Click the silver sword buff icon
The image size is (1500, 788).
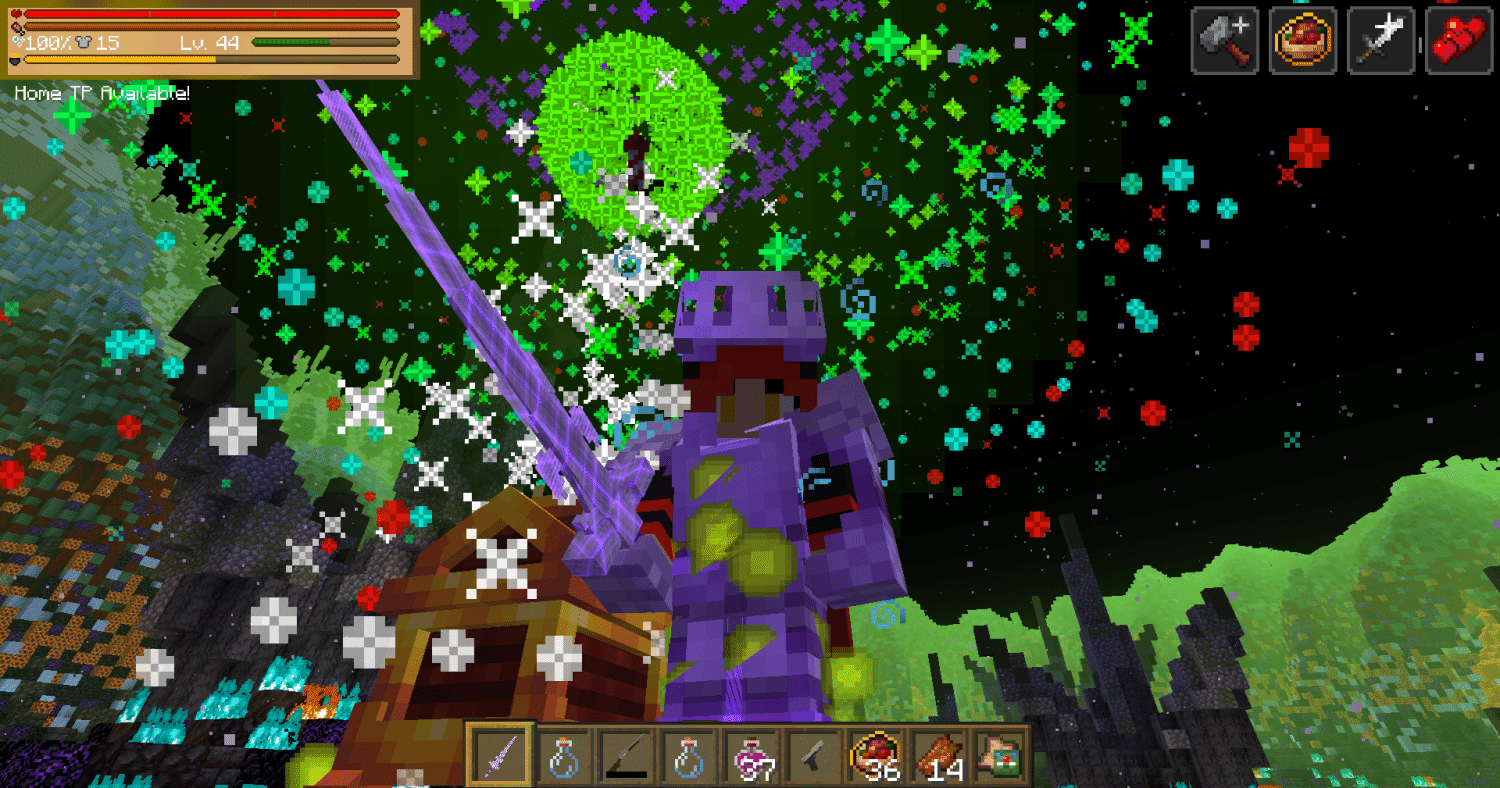[1380, 40]
